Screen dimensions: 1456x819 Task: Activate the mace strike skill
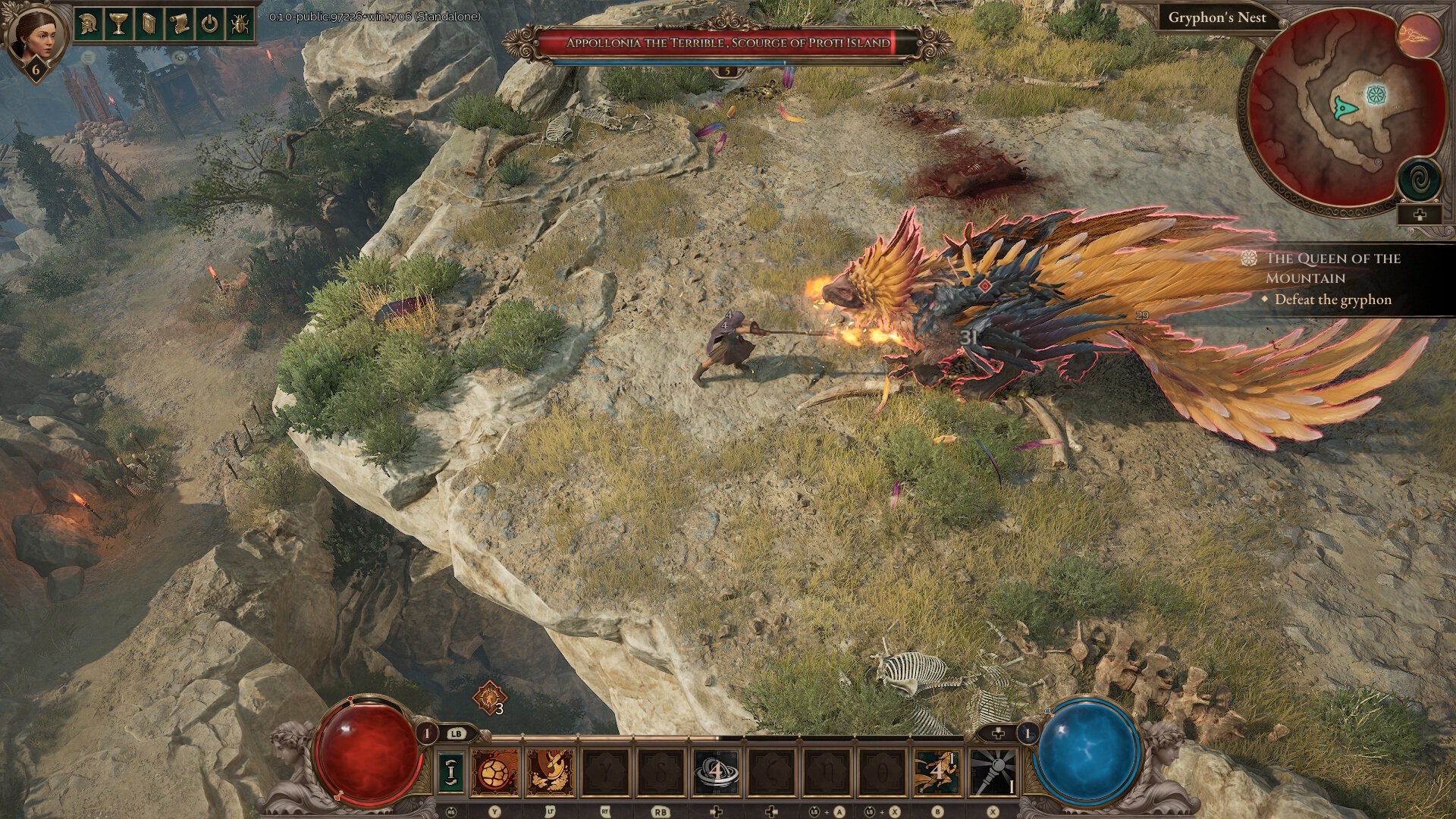(992, 772)
